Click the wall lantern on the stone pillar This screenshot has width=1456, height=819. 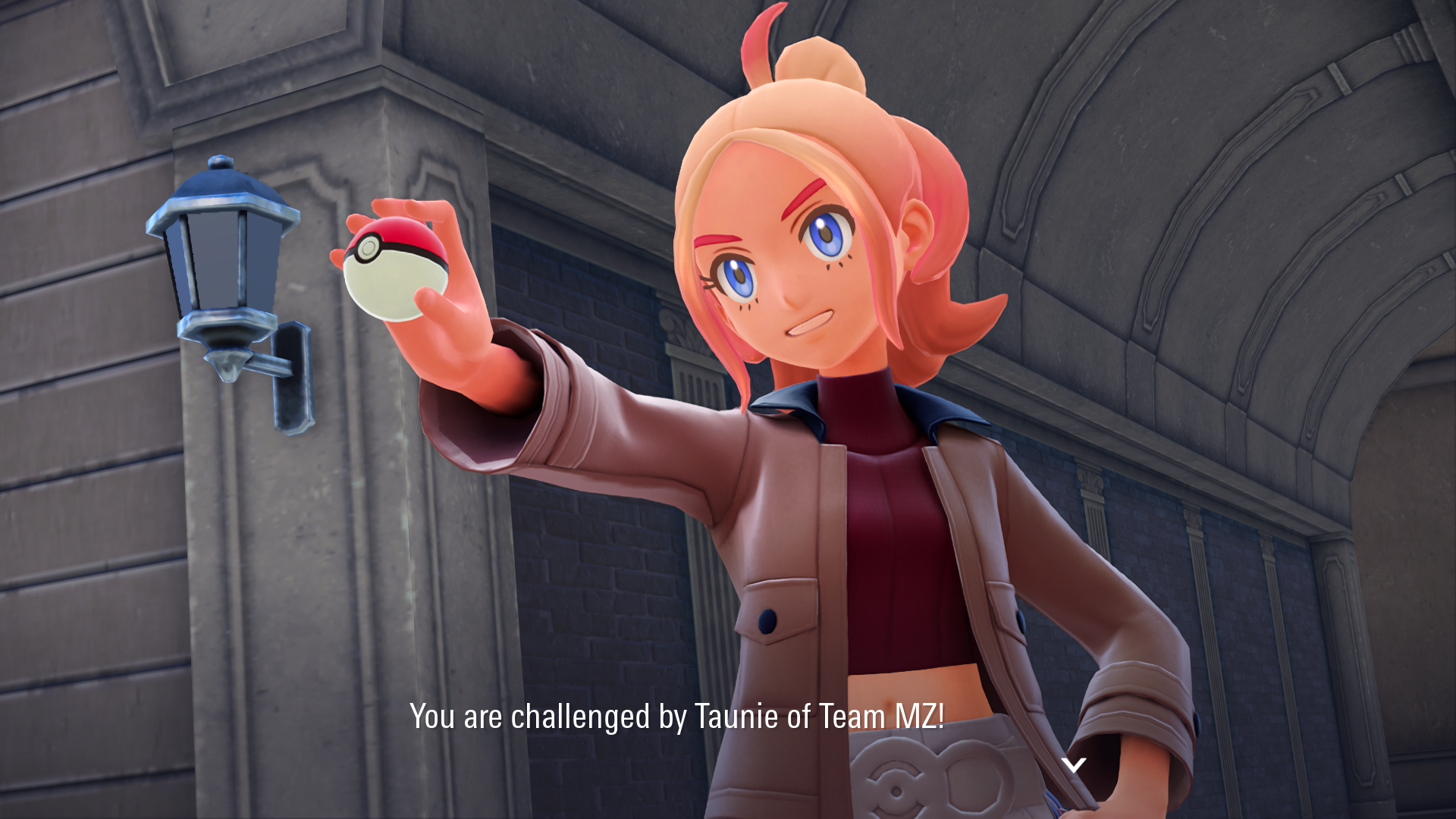(x=220, y=258)
